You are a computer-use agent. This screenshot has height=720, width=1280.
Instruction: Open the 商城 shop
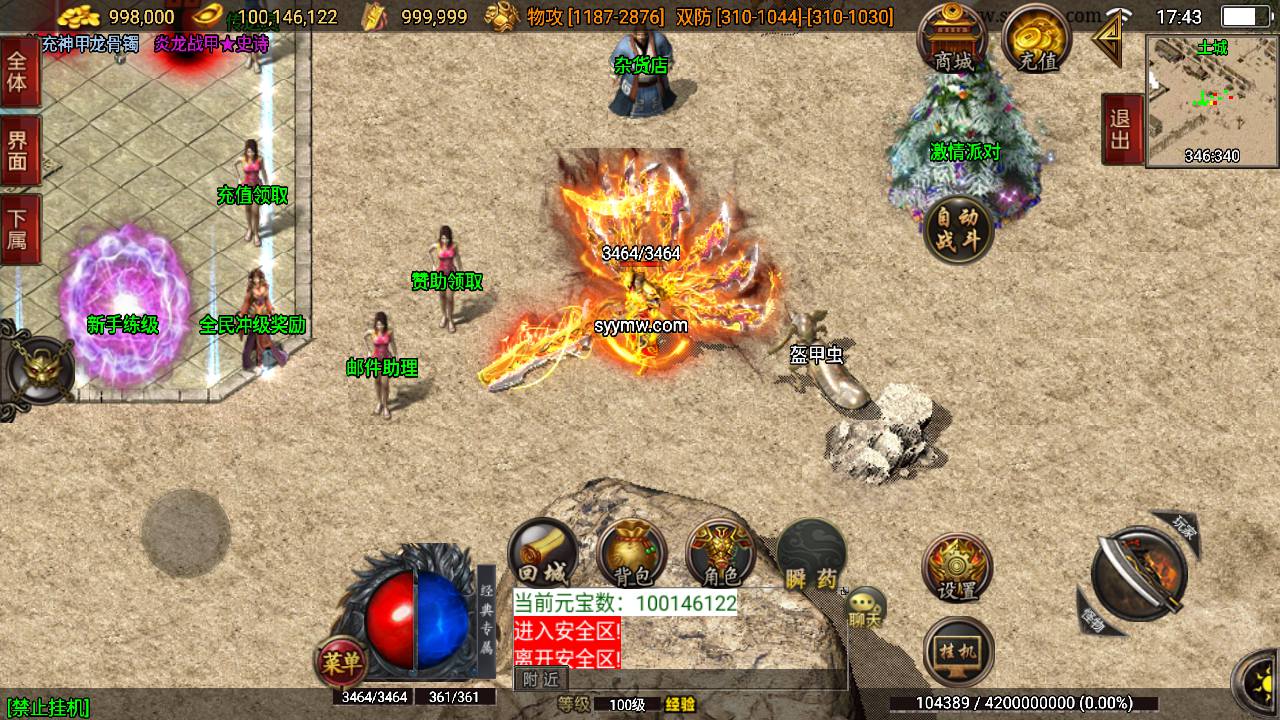(953, 40)
